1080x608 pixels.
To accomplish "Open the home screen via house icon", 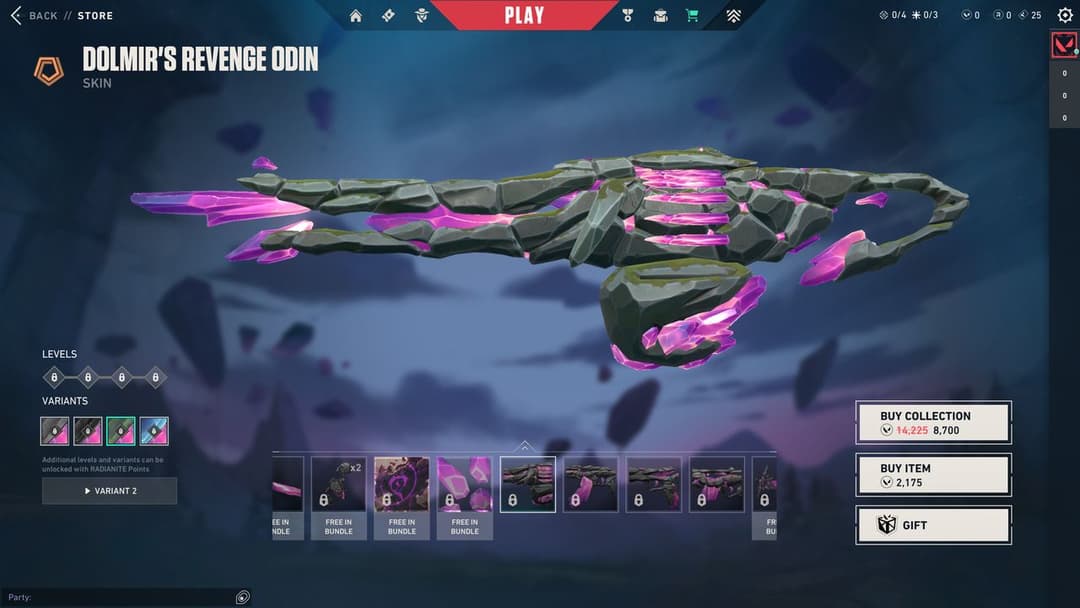I will [x=356, y=15].
